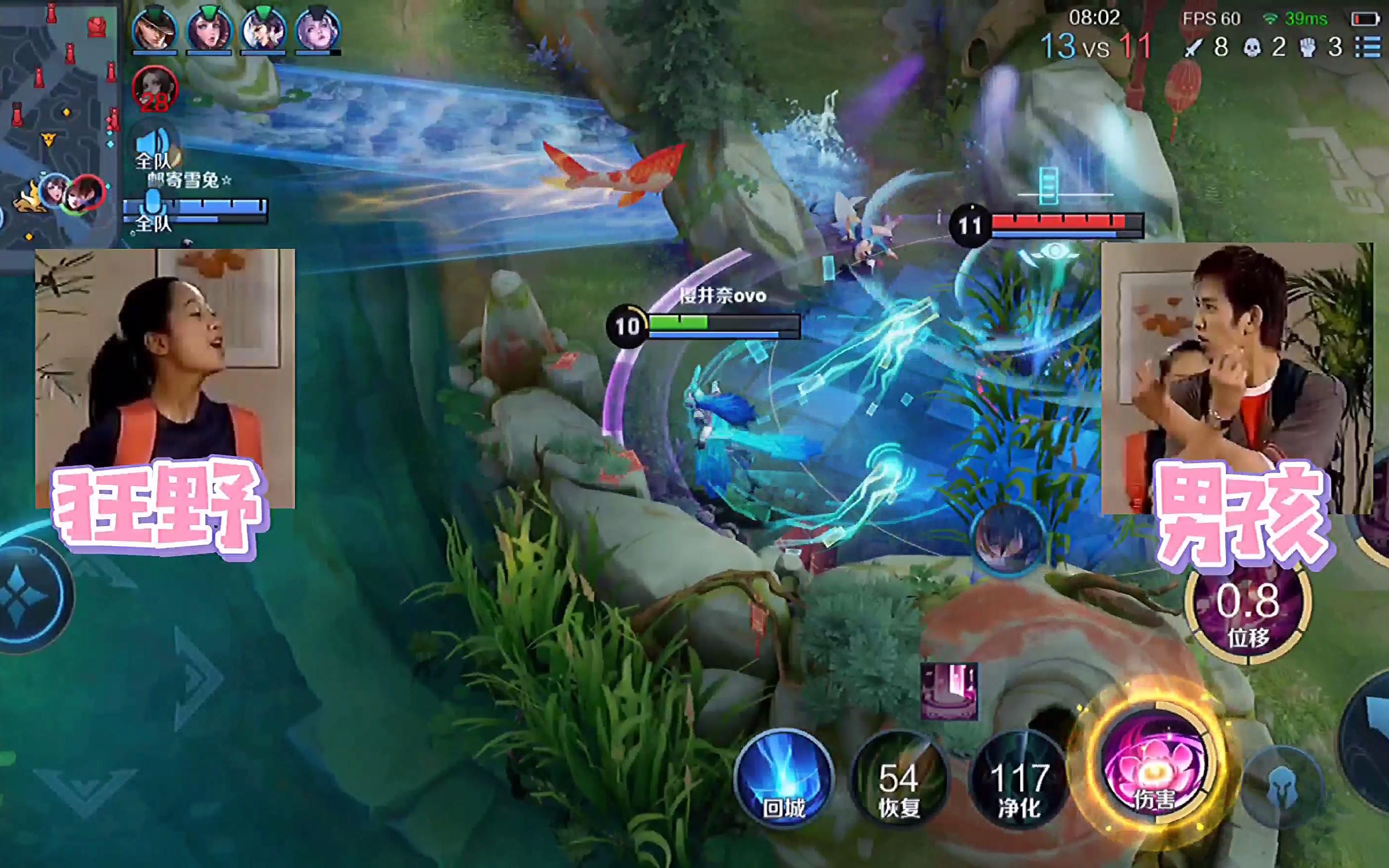Open the scoreboard list icon
This screenshot has height=868, width=1389.
click(x=1368, y=47)
